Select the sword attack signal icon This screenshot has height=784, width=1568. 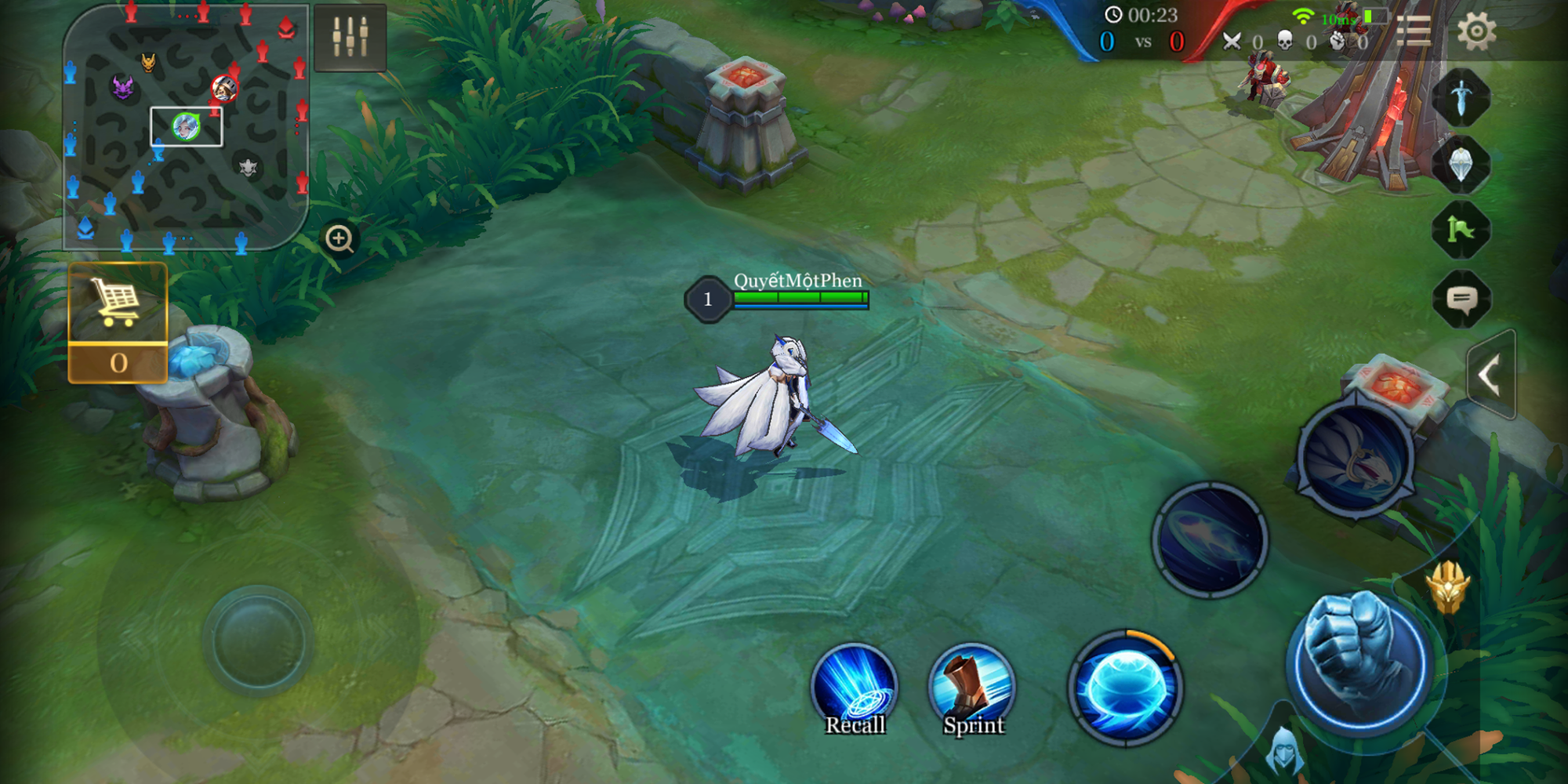coord(1461,98)
